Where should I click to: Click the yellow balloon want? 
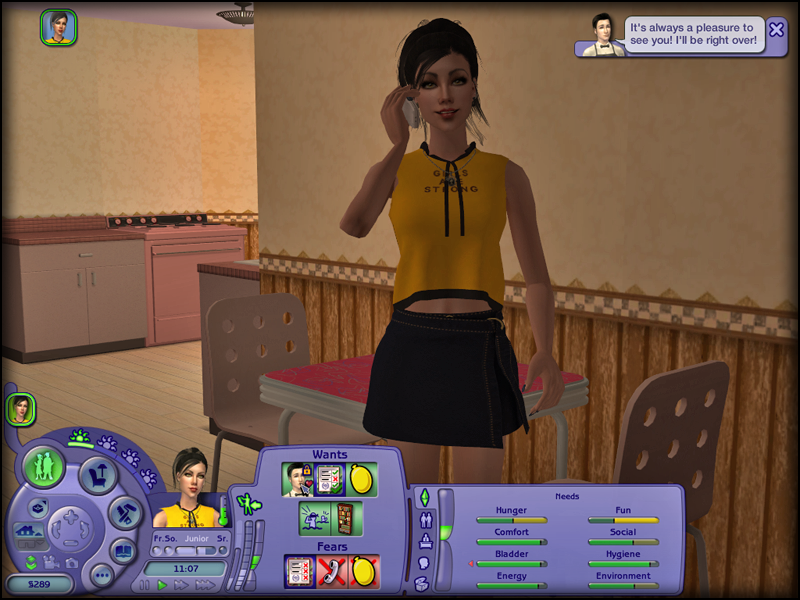(x=362, y=479)
